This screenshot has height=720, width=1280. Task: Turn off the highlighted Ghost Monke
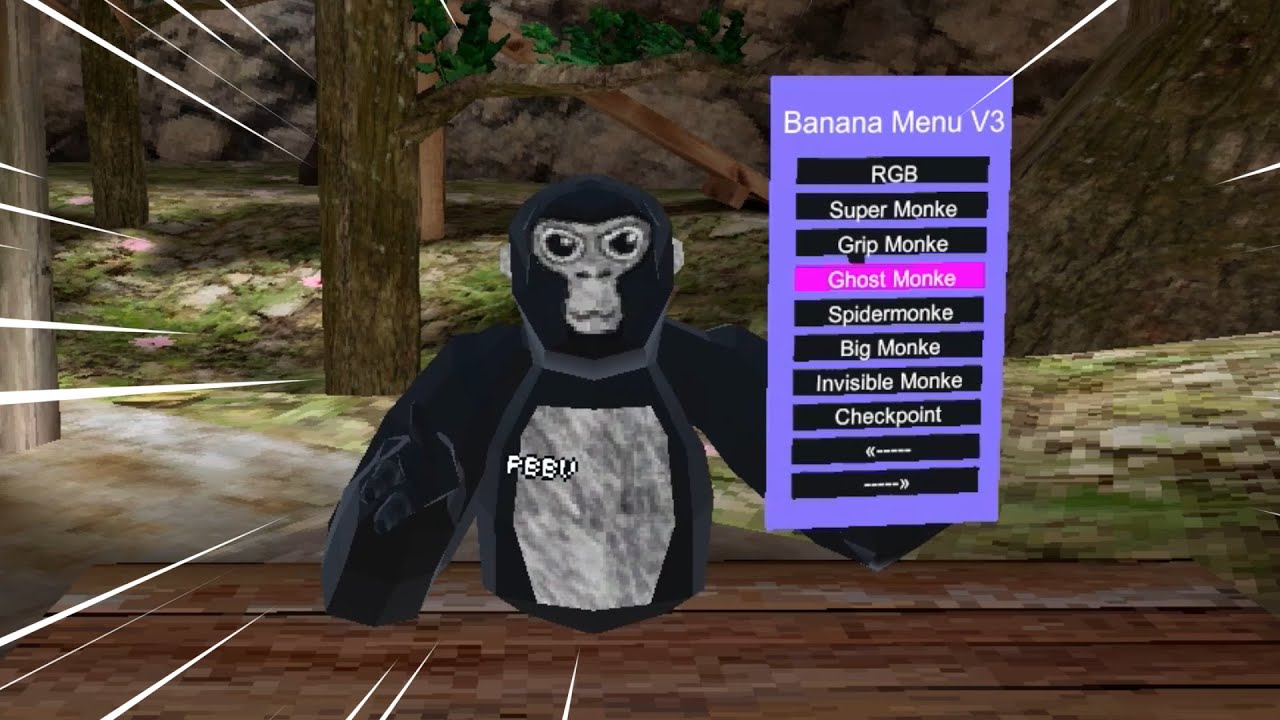click(890, 278)
